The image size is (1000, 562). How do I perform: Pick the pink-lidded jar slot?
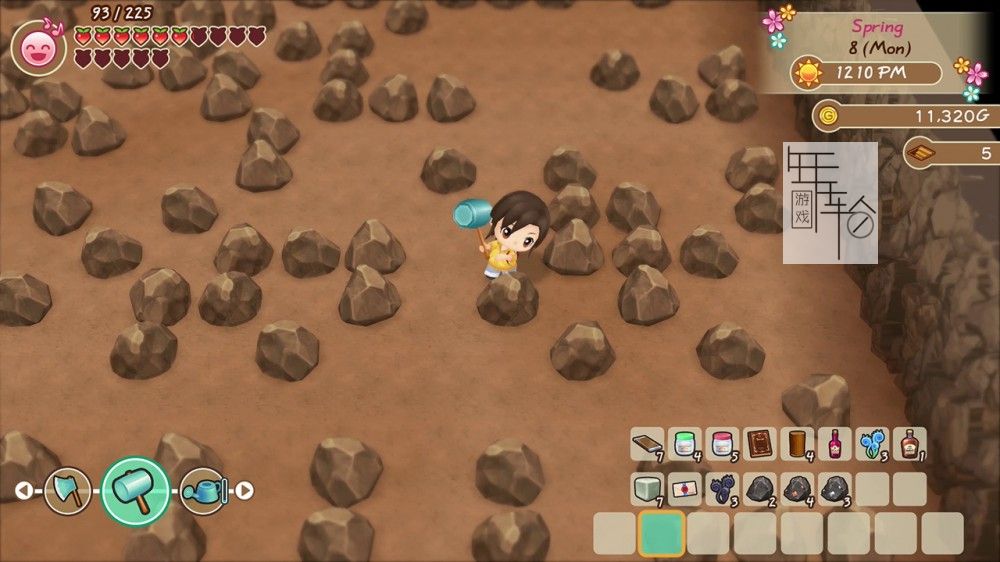[x=722, y=443]
